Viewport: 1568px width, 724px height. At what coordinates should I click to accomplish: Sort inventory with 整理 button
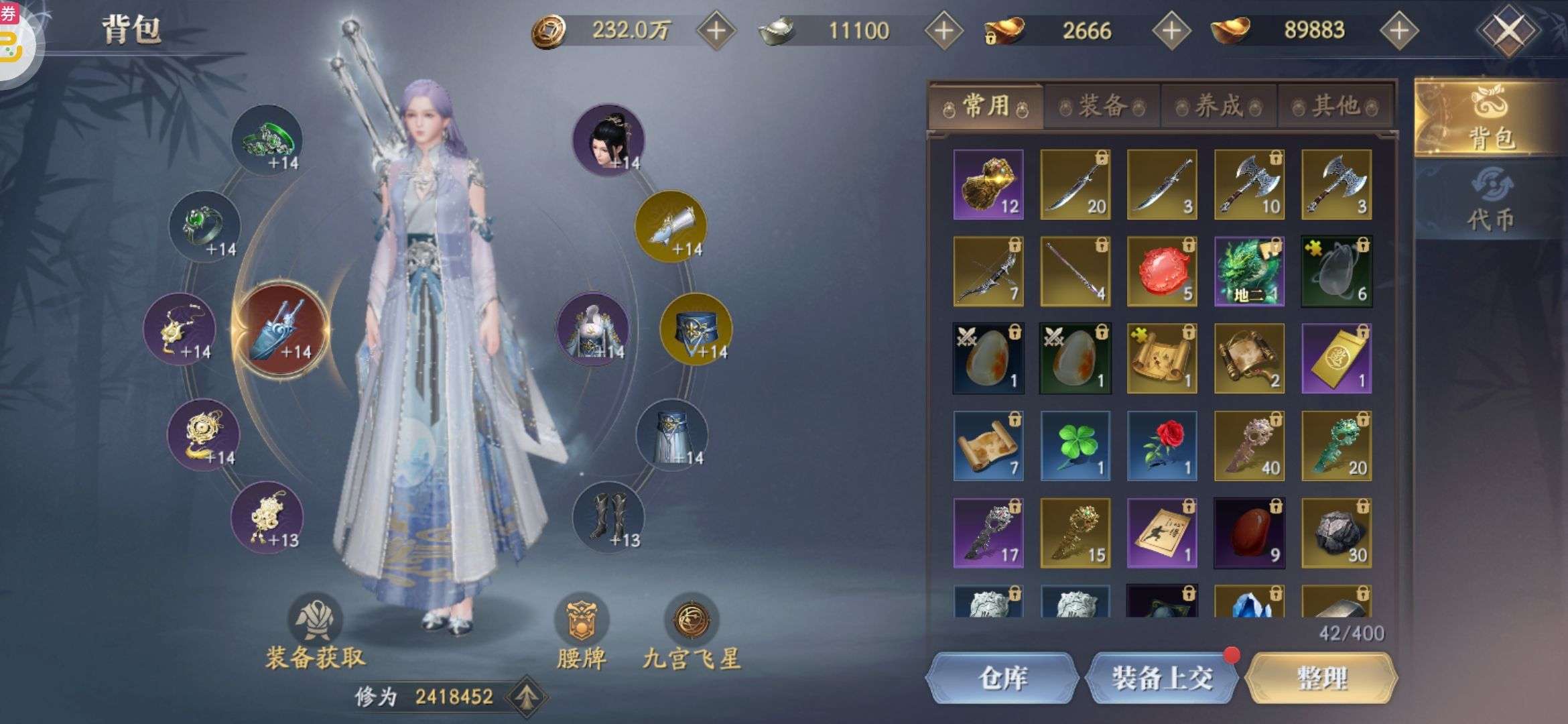coord(1321,678)
